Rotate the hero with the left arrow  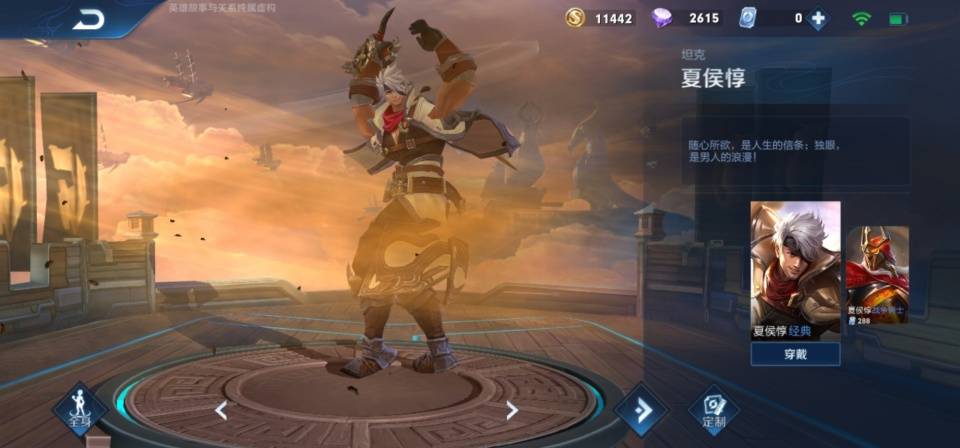tap(221, 410)
